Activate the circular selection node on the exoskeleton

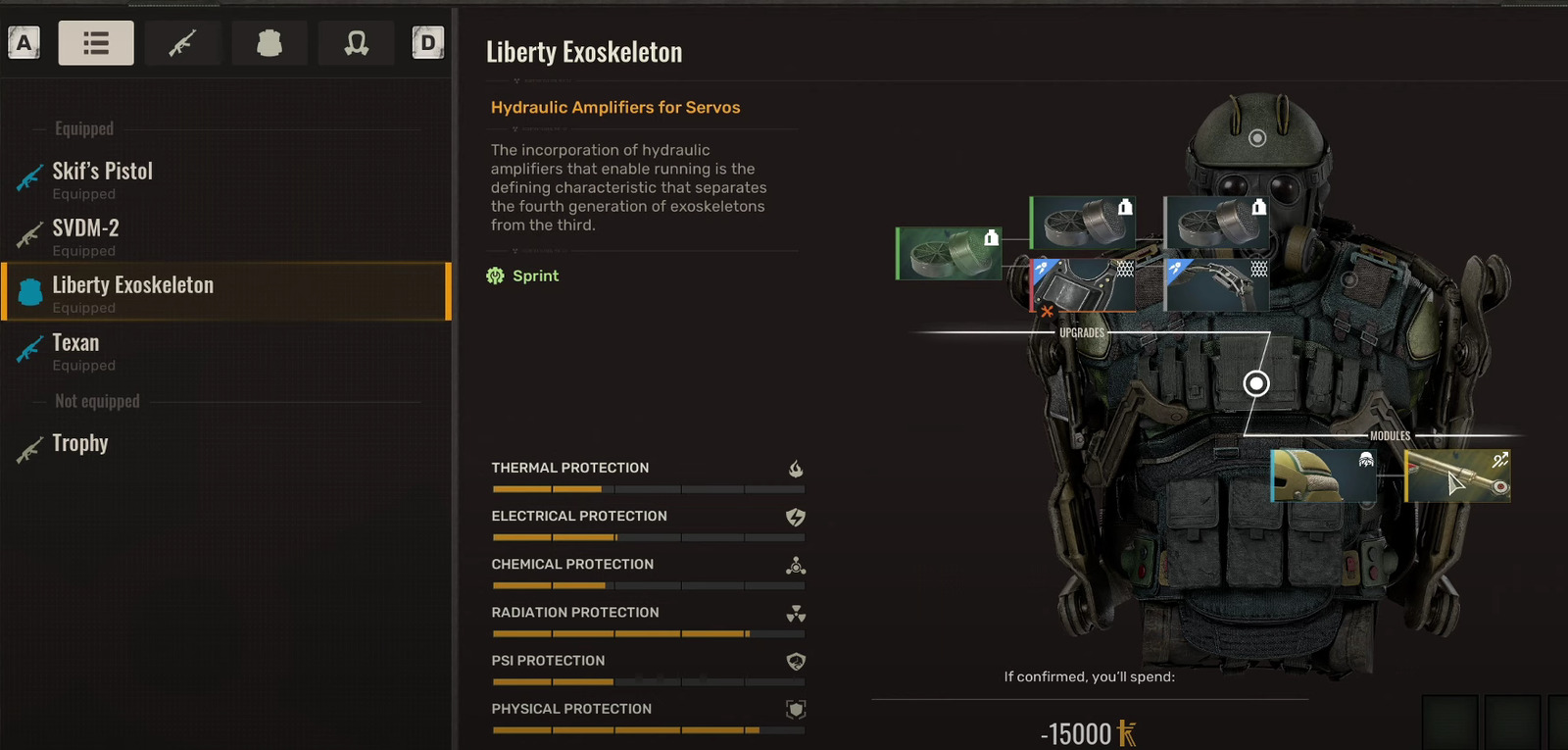click(x=1255, y=383)
